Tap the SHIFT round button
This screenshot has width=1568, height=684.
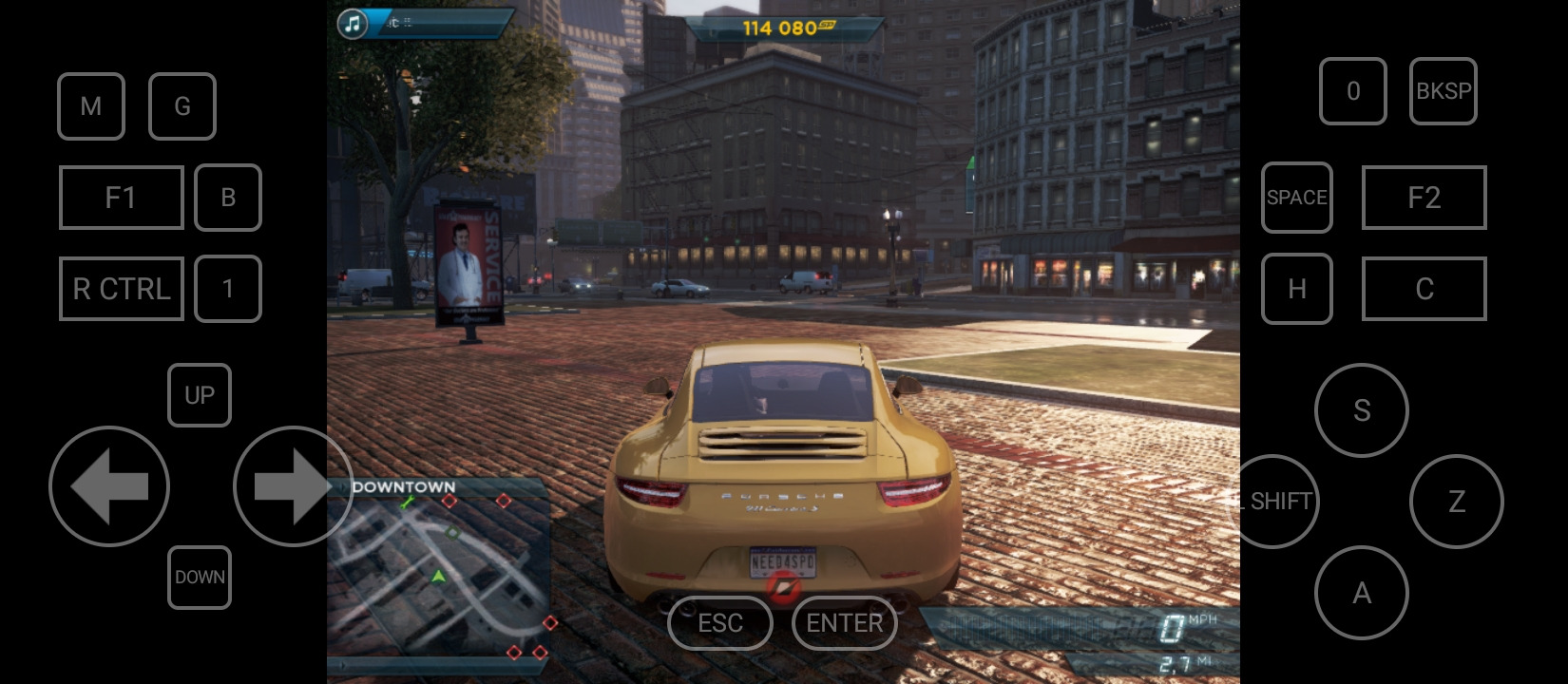[x=1279, y=502]
